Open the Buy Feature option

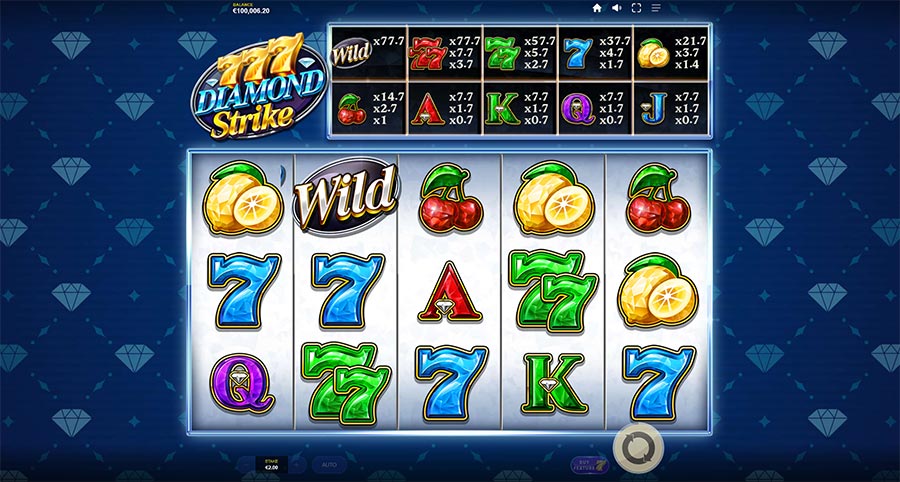(x=588, y=464)
